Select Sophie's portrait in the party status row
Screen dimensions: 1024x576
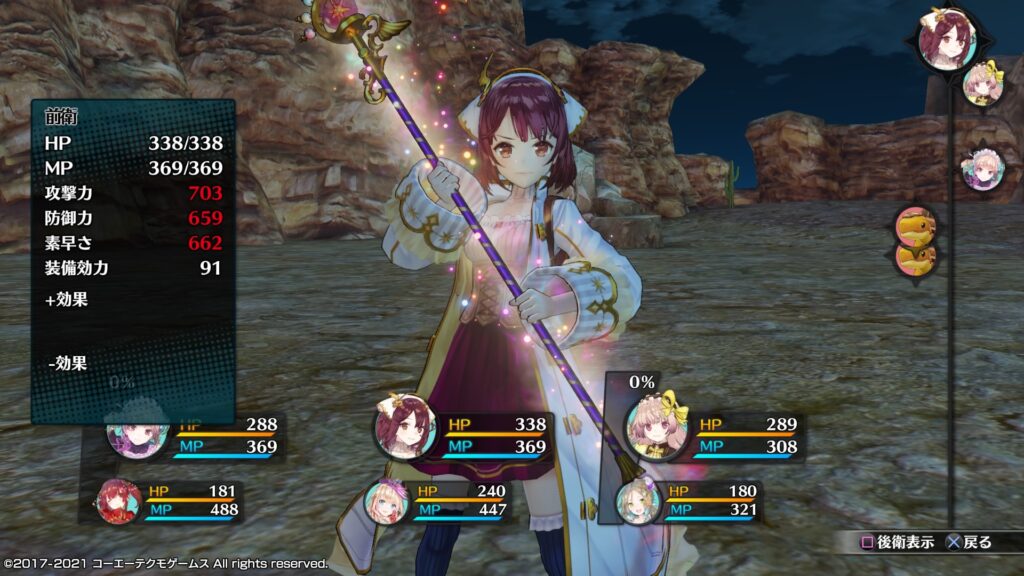tap(403, 427)
